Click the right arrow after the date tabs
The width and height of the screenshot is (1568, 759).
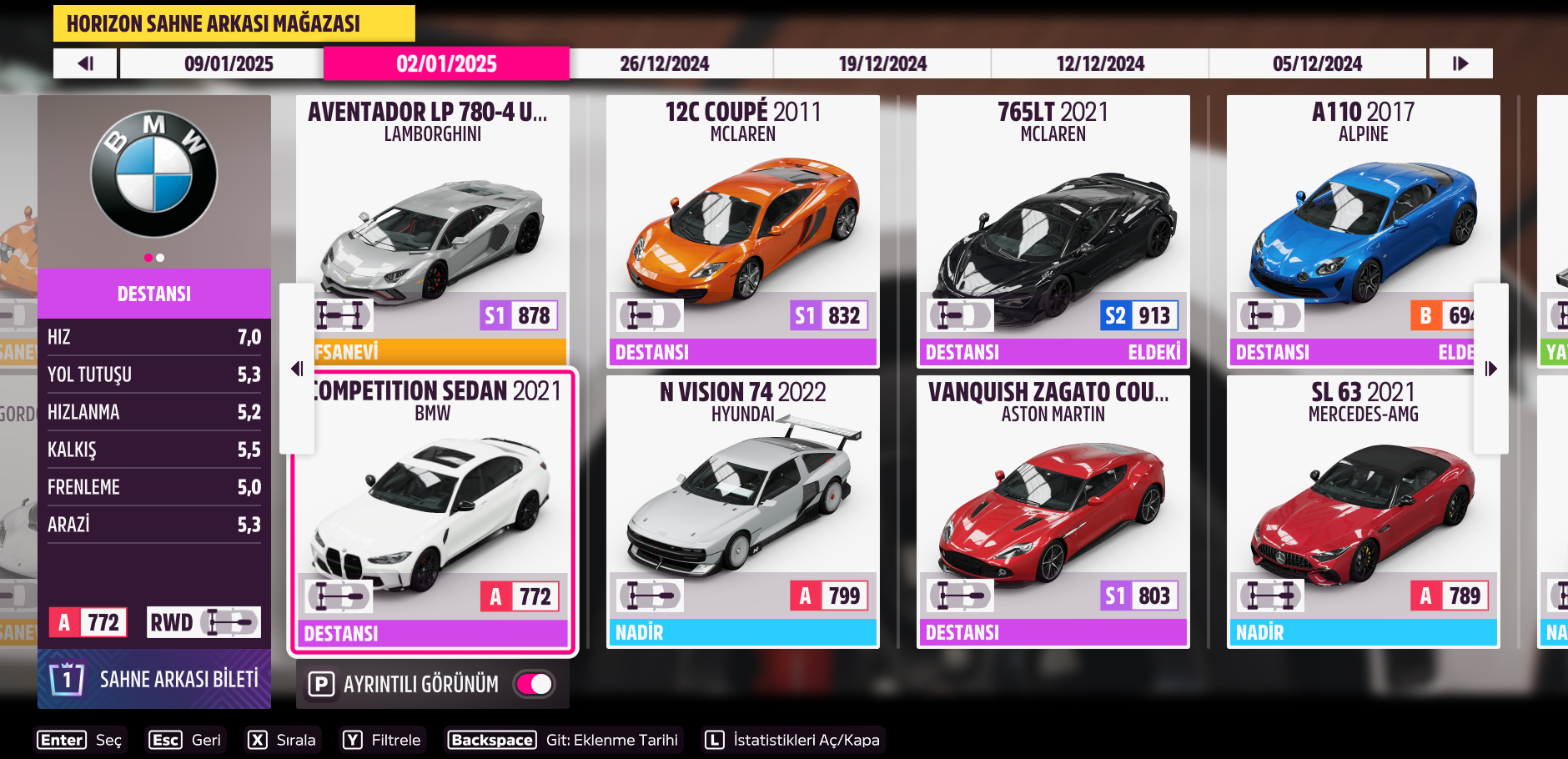(1460, 63)
